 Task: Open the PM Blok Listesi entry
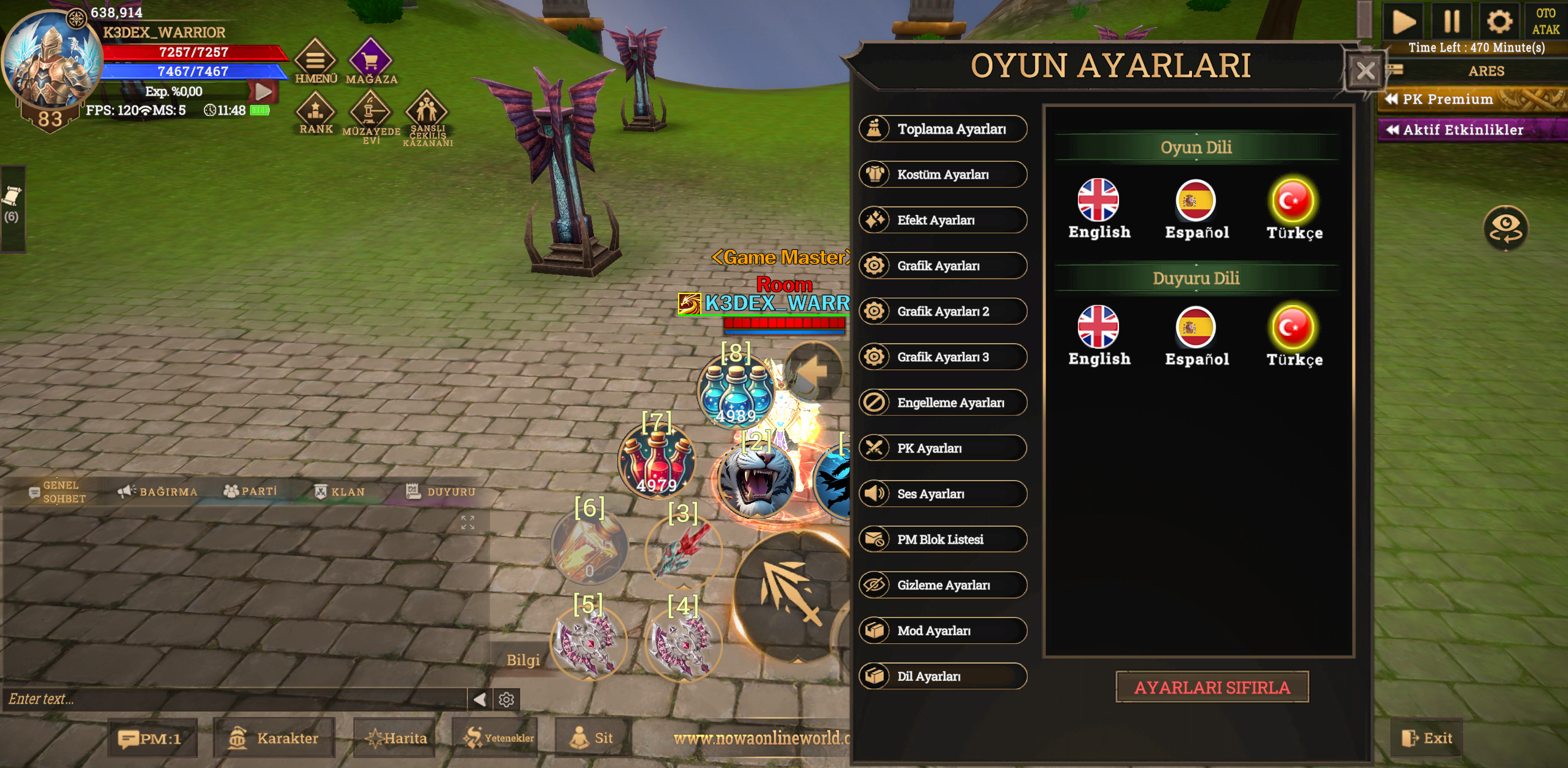click(x=943, y=539)
